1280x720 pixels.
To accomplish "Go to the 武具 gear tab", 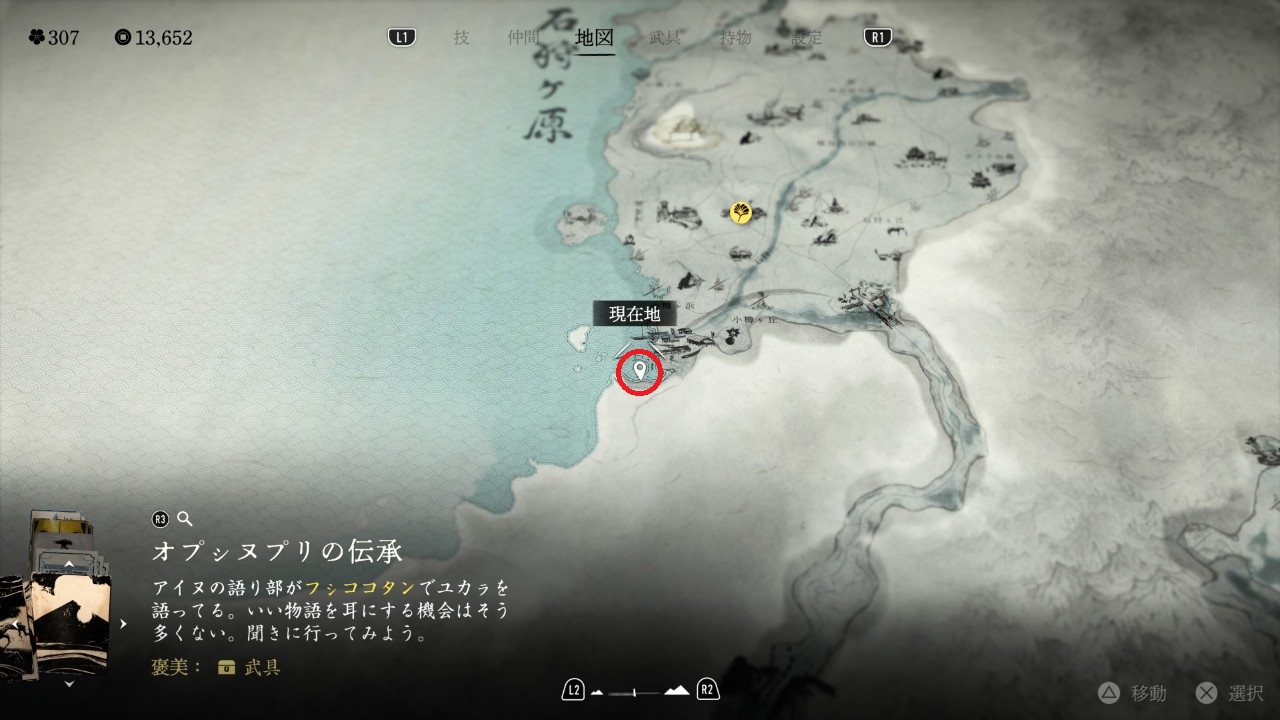I will 665,38.
